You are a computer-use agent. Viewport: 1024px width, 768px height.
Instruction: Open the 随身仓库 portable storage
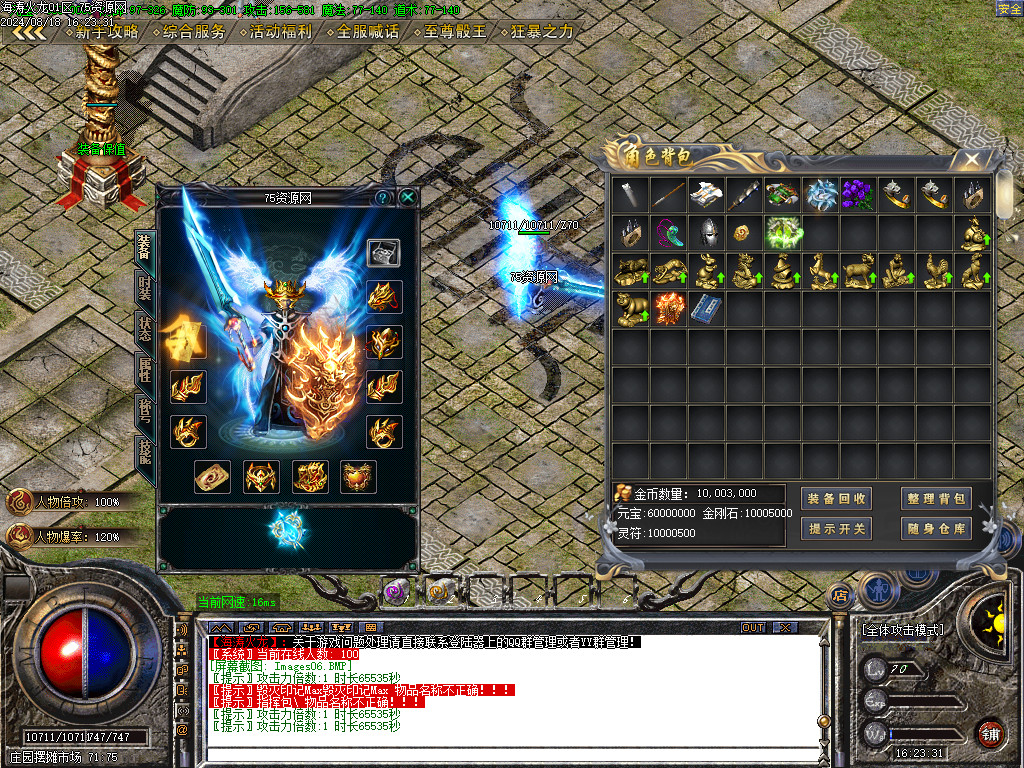936,528
